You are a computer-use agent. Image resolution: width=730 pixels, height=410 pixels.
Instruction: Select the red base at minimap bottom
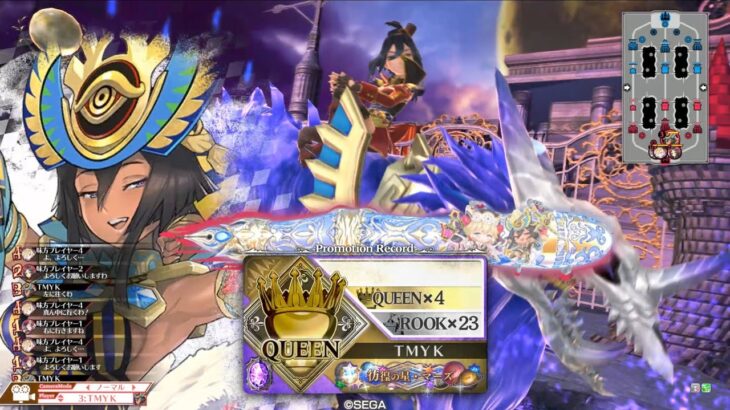pos(664,148)
